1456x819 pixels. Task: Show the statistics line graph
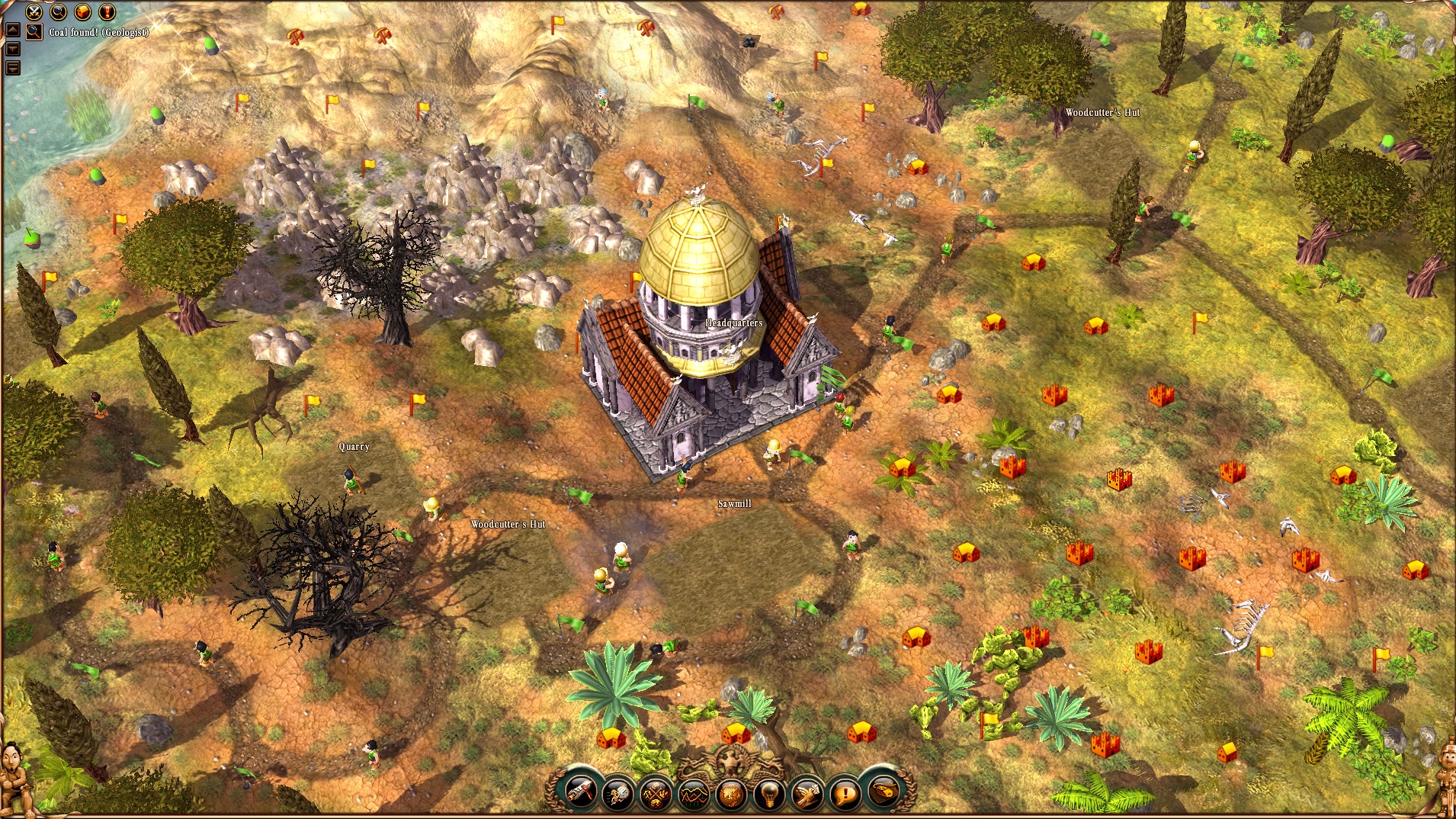click(693, 794)
